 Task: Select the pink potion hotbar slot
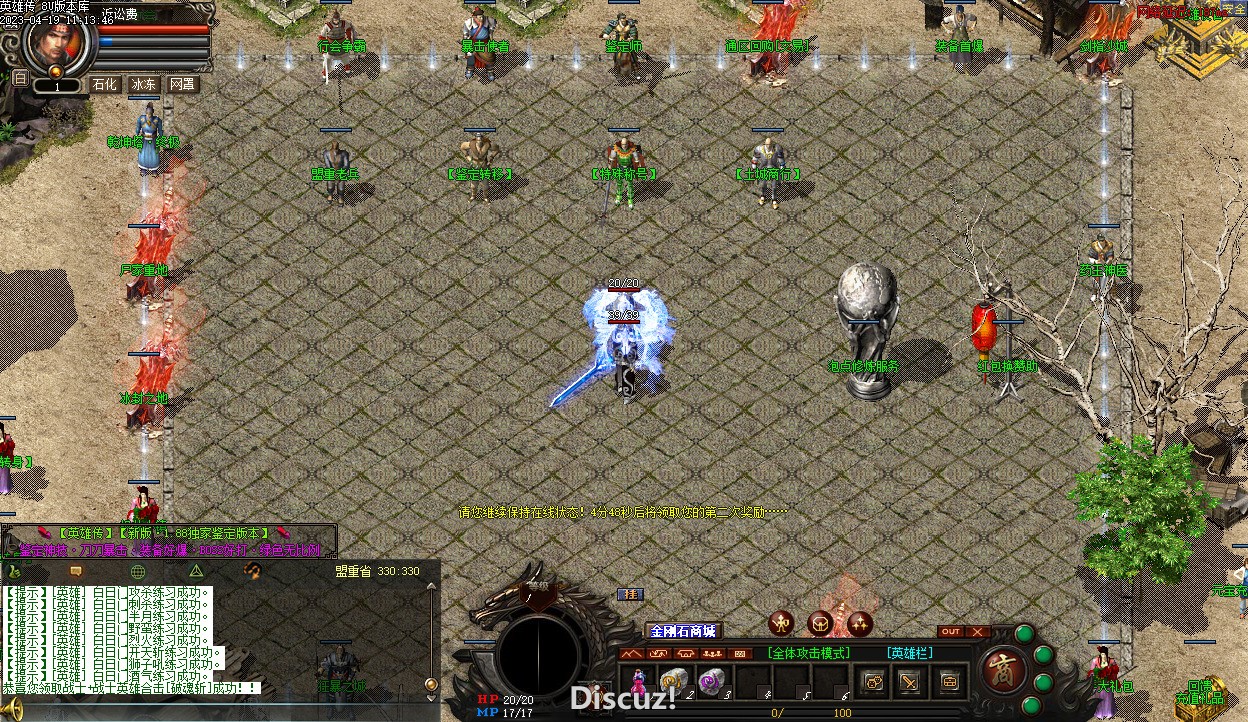tap(637, 681)
